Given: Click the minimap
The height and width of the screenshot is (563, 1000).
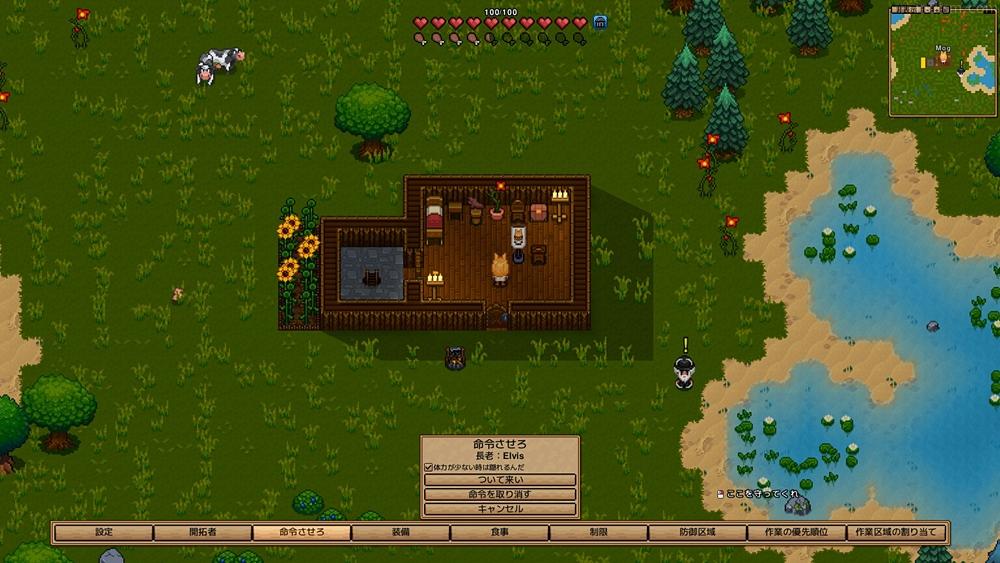Looking at the screenshot, I should pos(943,61).
